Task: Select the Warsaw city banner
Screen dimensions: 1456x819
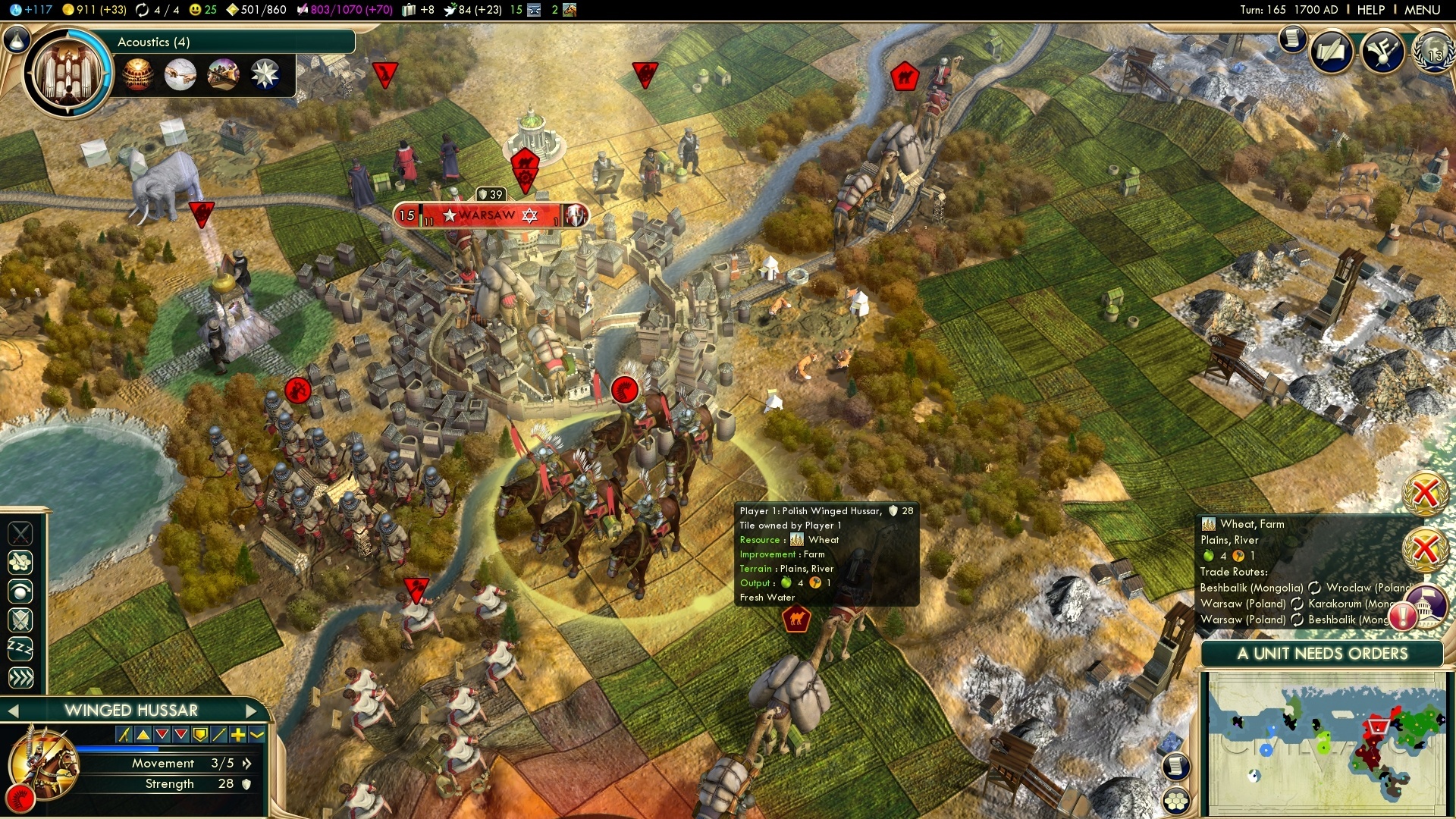Action: pyautogui.click(x=488, y=215)
